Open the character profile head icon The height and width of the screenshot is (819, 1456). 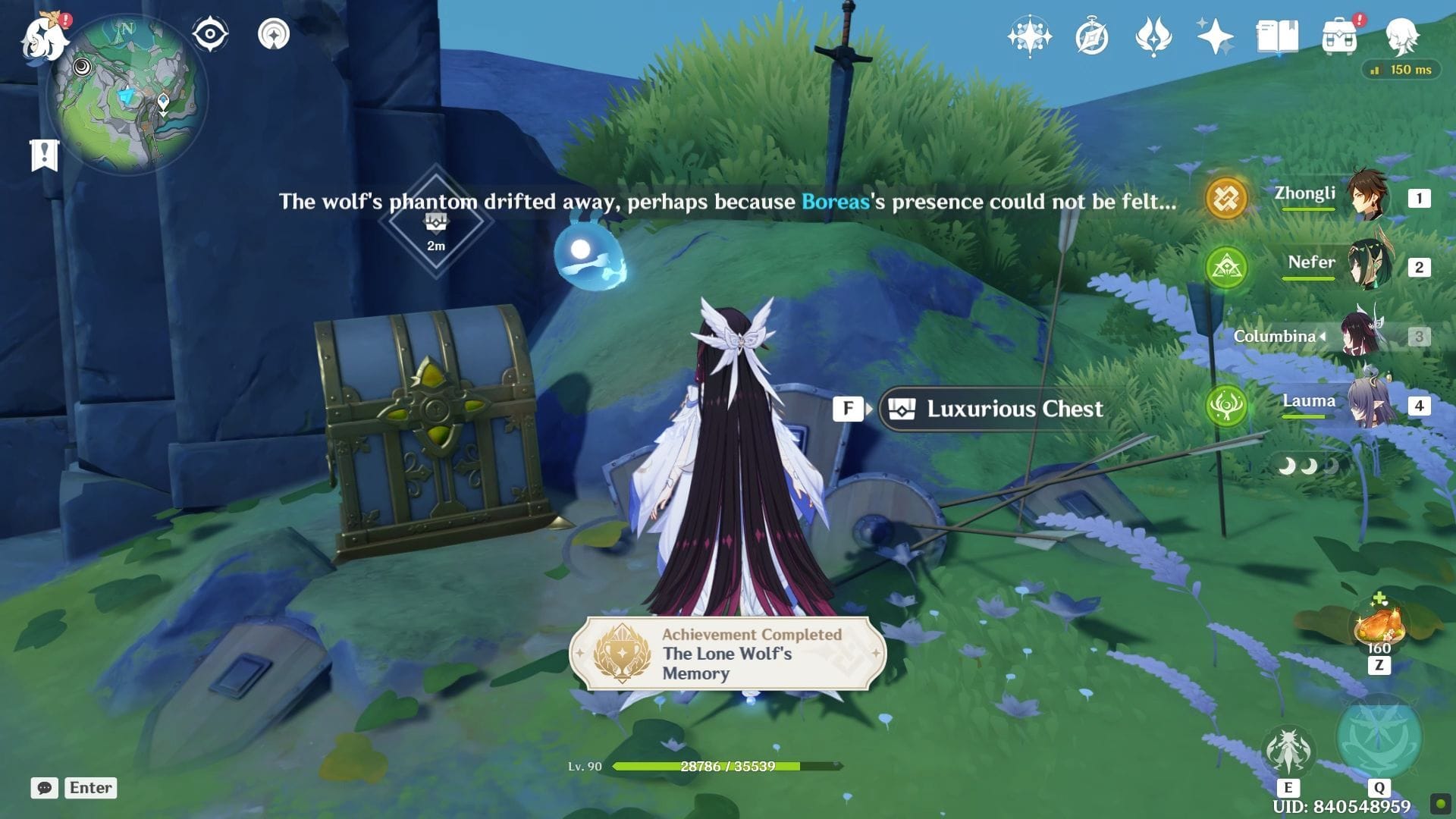coord(1401,36)
